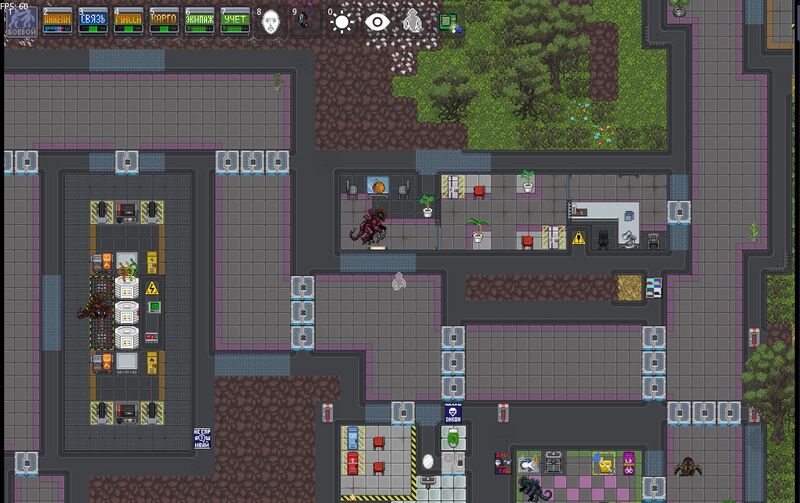Open the Связь console in slot 3
The image size is (800, 503).
click(x=93, y=22)
